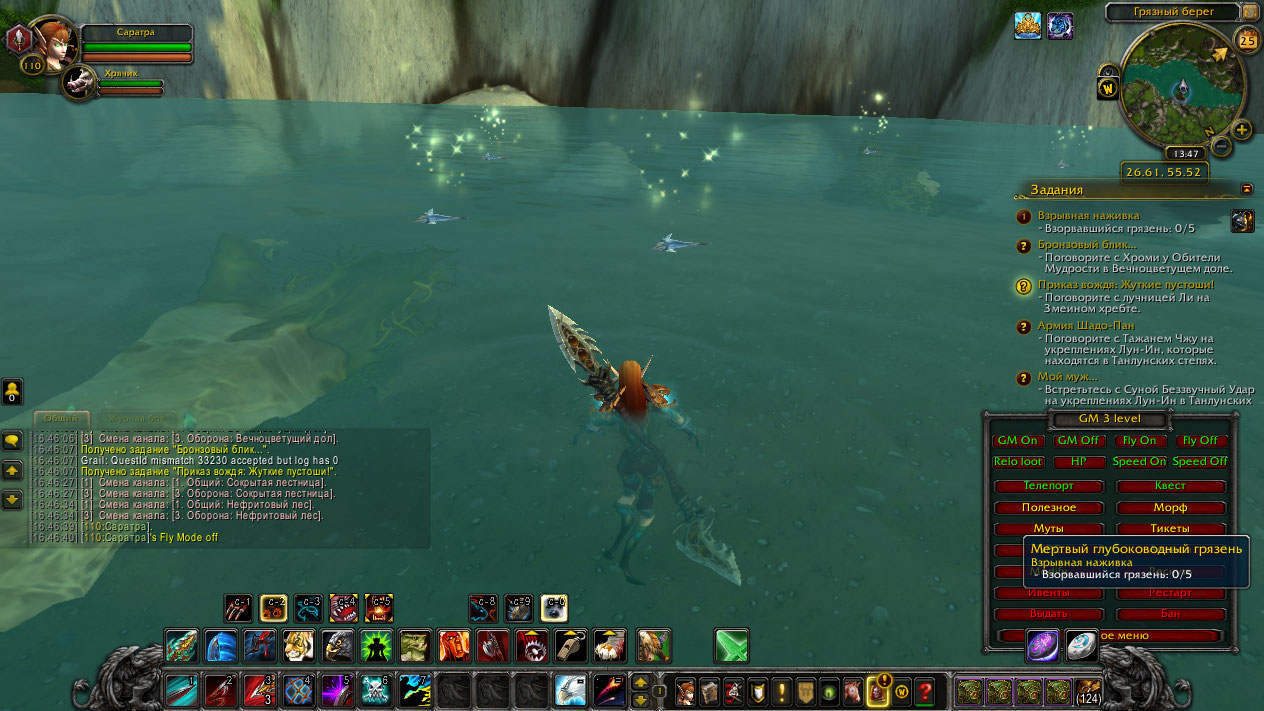
Task: Turn off fly mode with Fly Off
Action: pyautogui.click(x=1200, y=441)
